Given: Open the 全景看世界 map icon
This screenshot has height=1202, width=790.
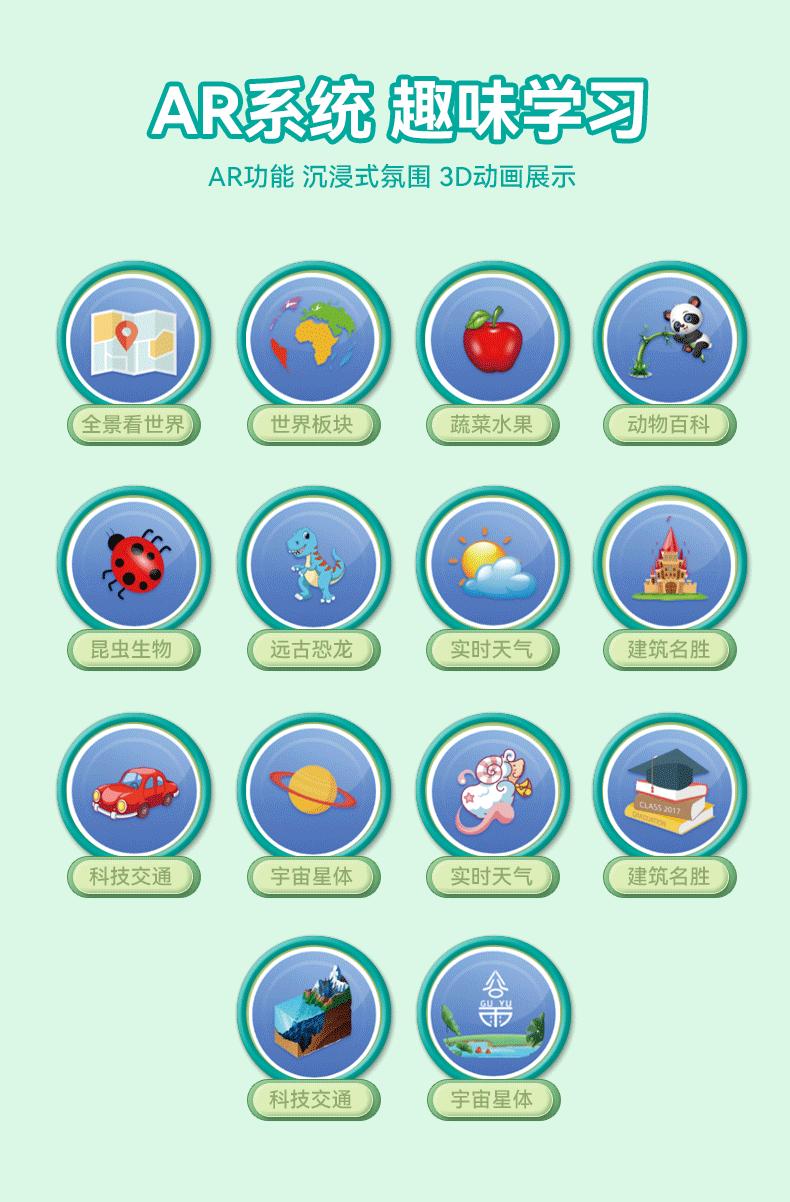Looking at the screenshot, I should tap(133, 338).
